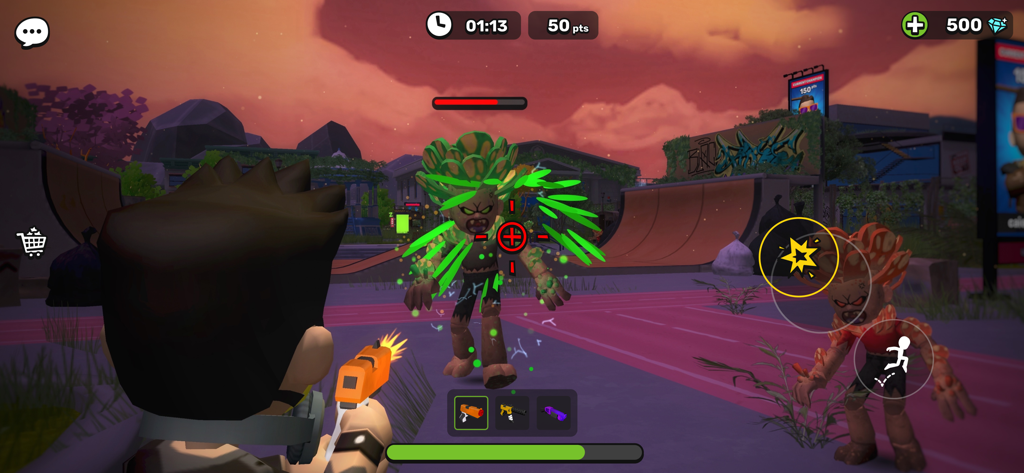Viewport: 1024px width, 473px height.
Task: Select the orange blaster pistol slot
Action: pos(471,412)
